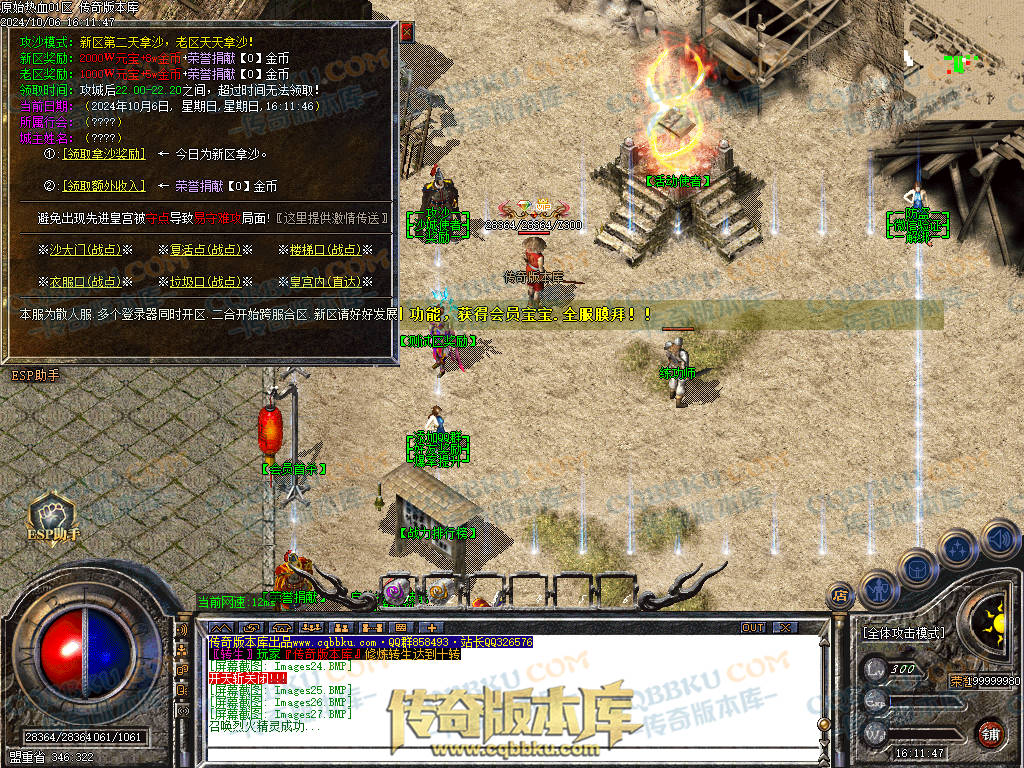Toggle sound with the speaker button
The height and width of the screenshot is (768, 1024).
(999, 541)
